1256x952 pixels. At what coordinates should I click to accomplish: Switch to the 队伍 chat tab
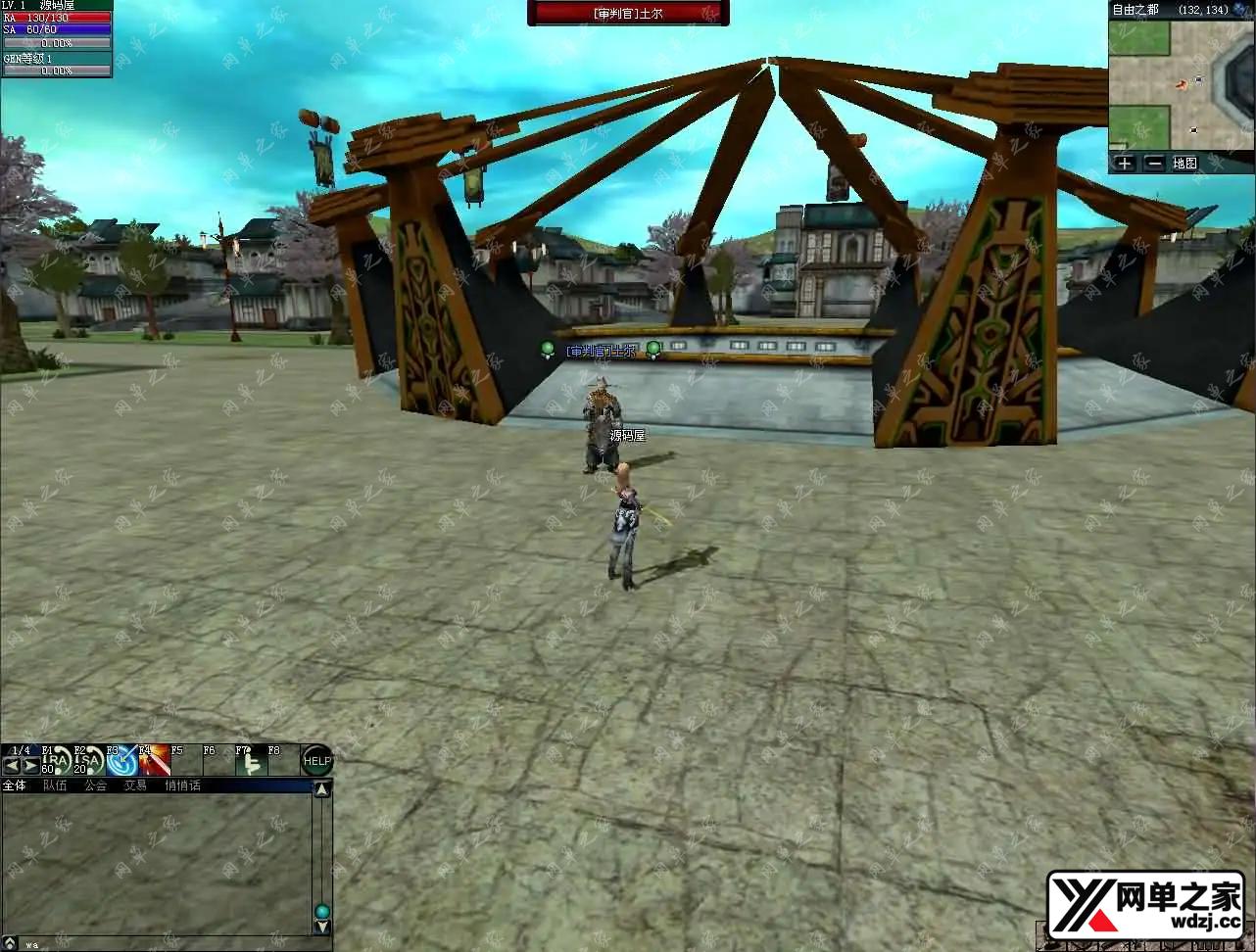pos(55,785)
